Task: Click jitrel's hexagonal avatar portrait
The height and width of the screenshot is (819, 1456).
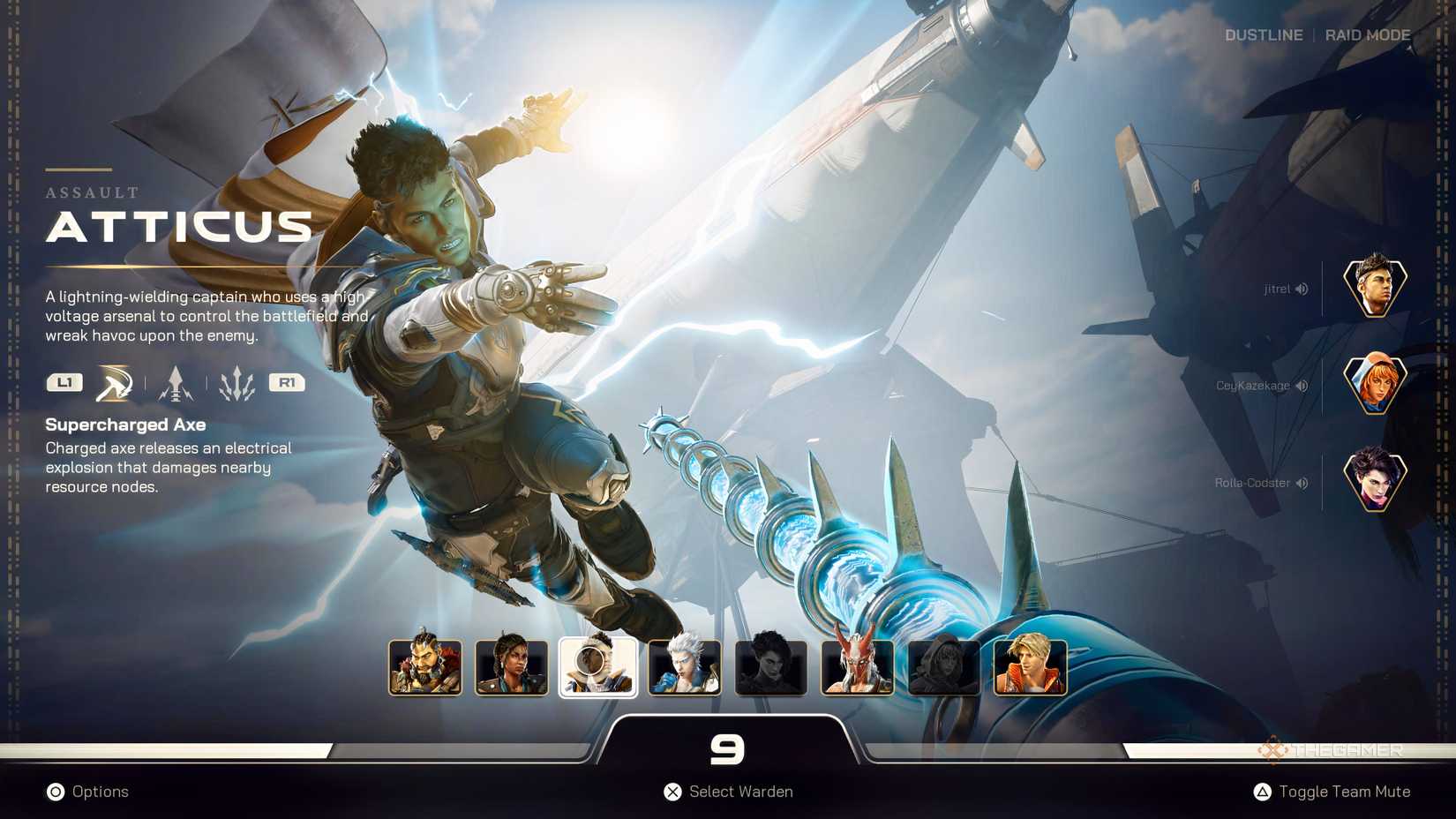Action: tap(1373, 287)
